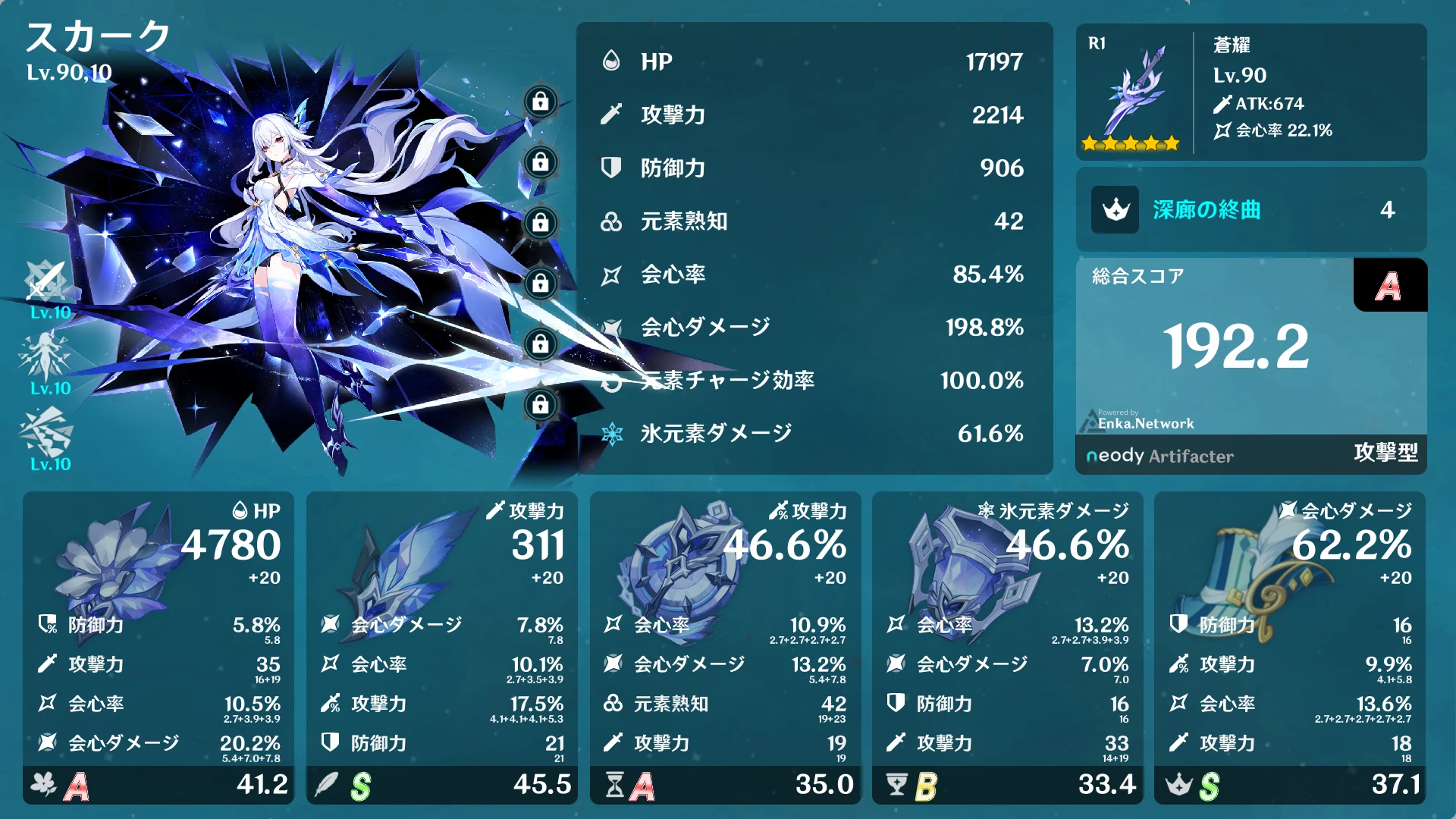The height and width of the screenshot is (819, 1456).
Task: Unlock the third constellation padlock
Action: [539, 222]
